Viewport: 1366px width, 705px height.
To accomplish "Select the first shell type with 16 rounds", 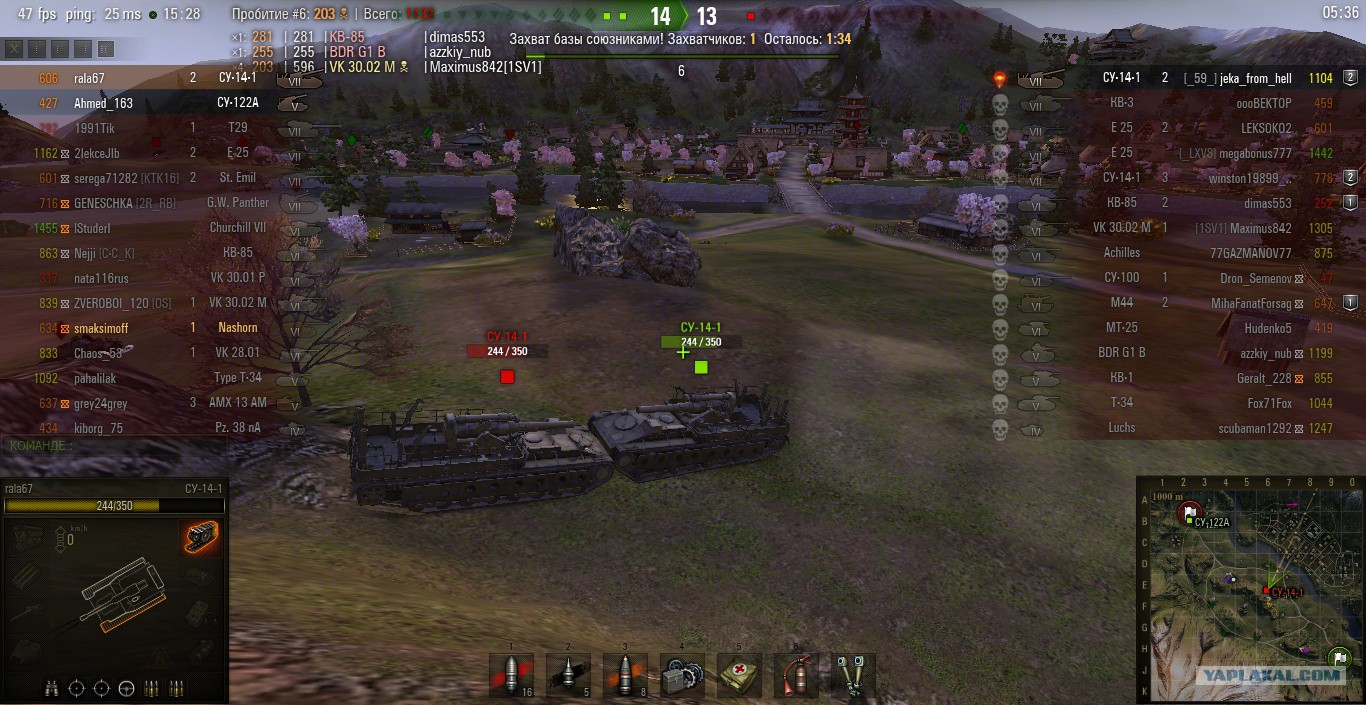I will coord(512,675).
